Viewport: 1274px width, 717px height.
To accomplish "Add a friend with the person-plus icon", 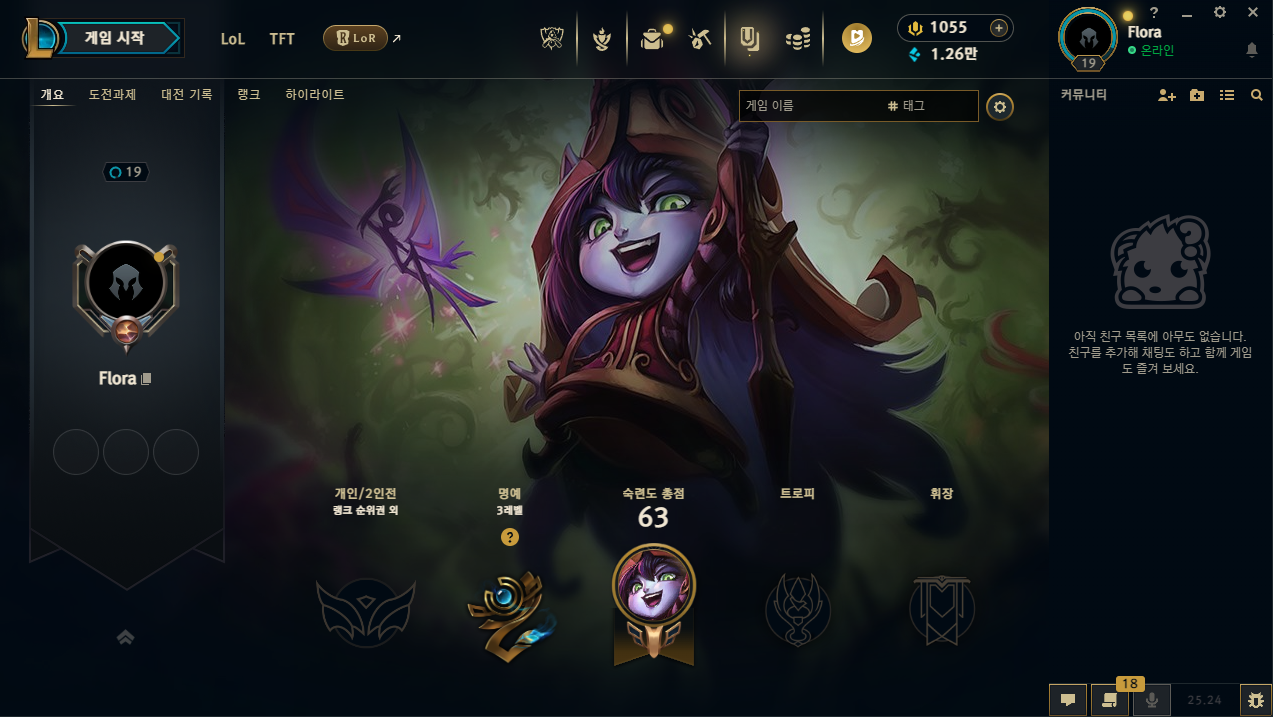I will pyautogui.click(x=1166, y=95).
